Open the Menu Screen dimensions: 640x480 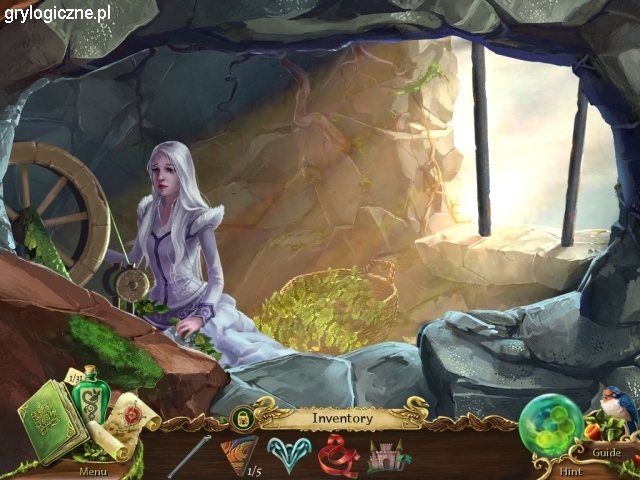[x=93, y=470]
